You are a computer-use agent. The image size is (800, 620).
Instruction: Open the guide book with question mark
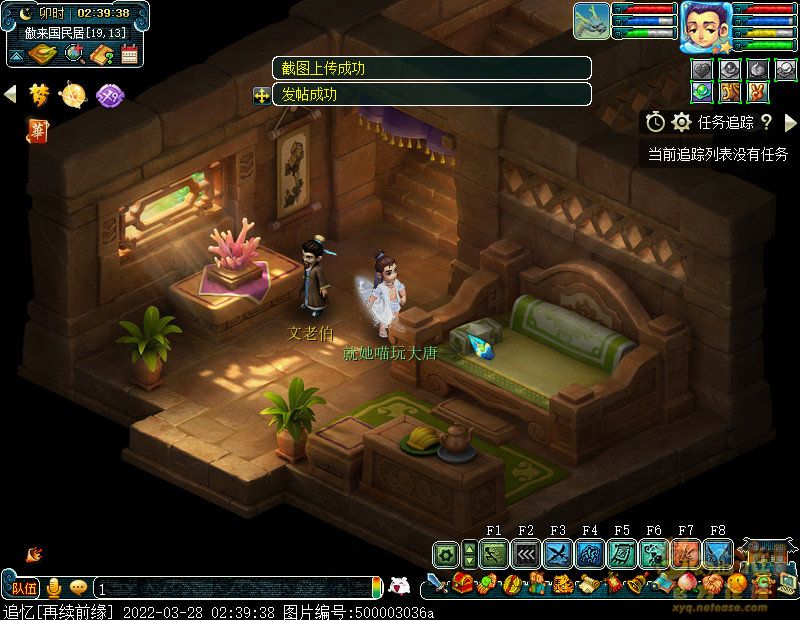click(x=101, y=54)
